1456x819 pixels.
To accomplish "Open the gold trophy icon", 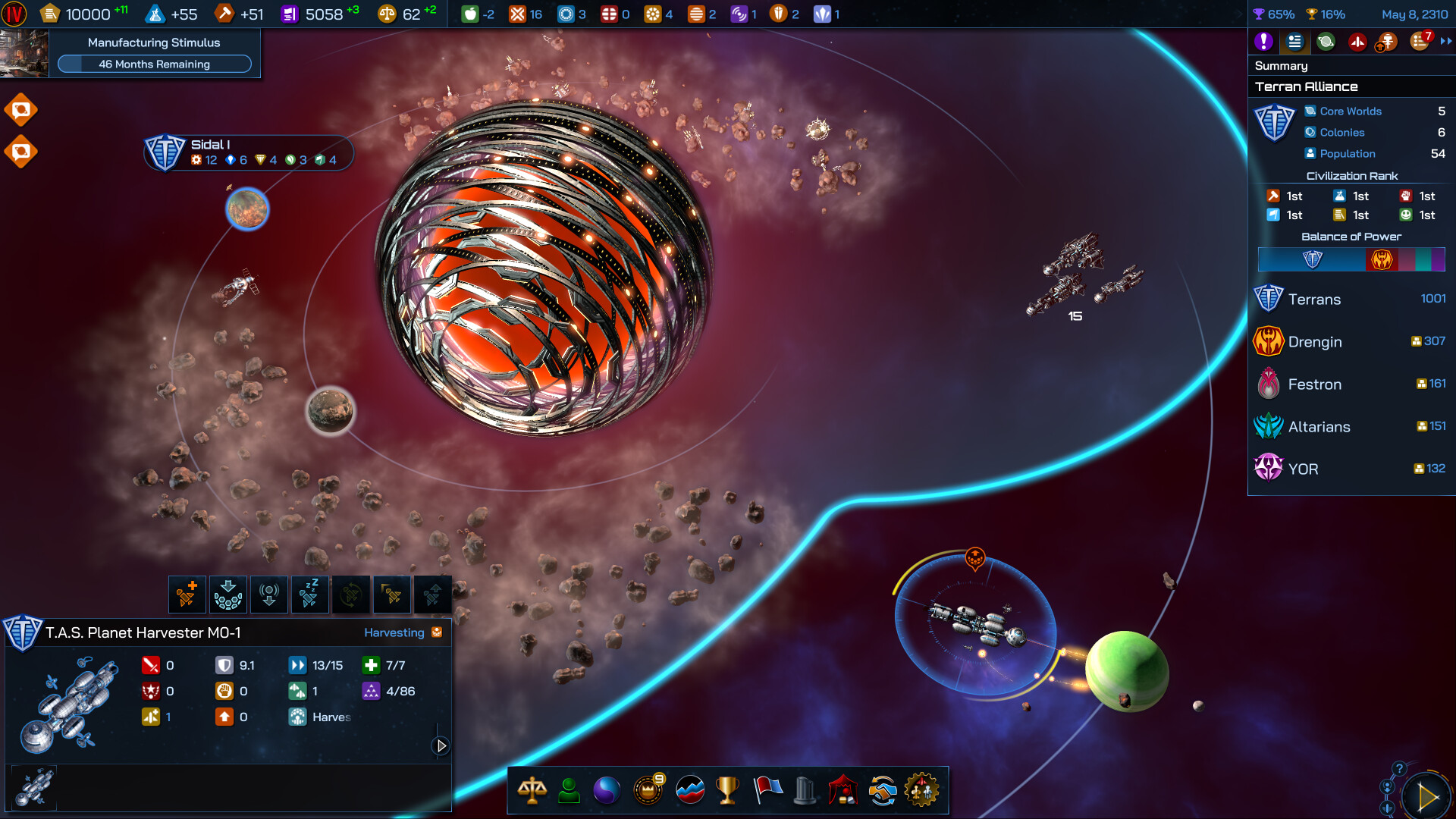I will coord(727,790).
